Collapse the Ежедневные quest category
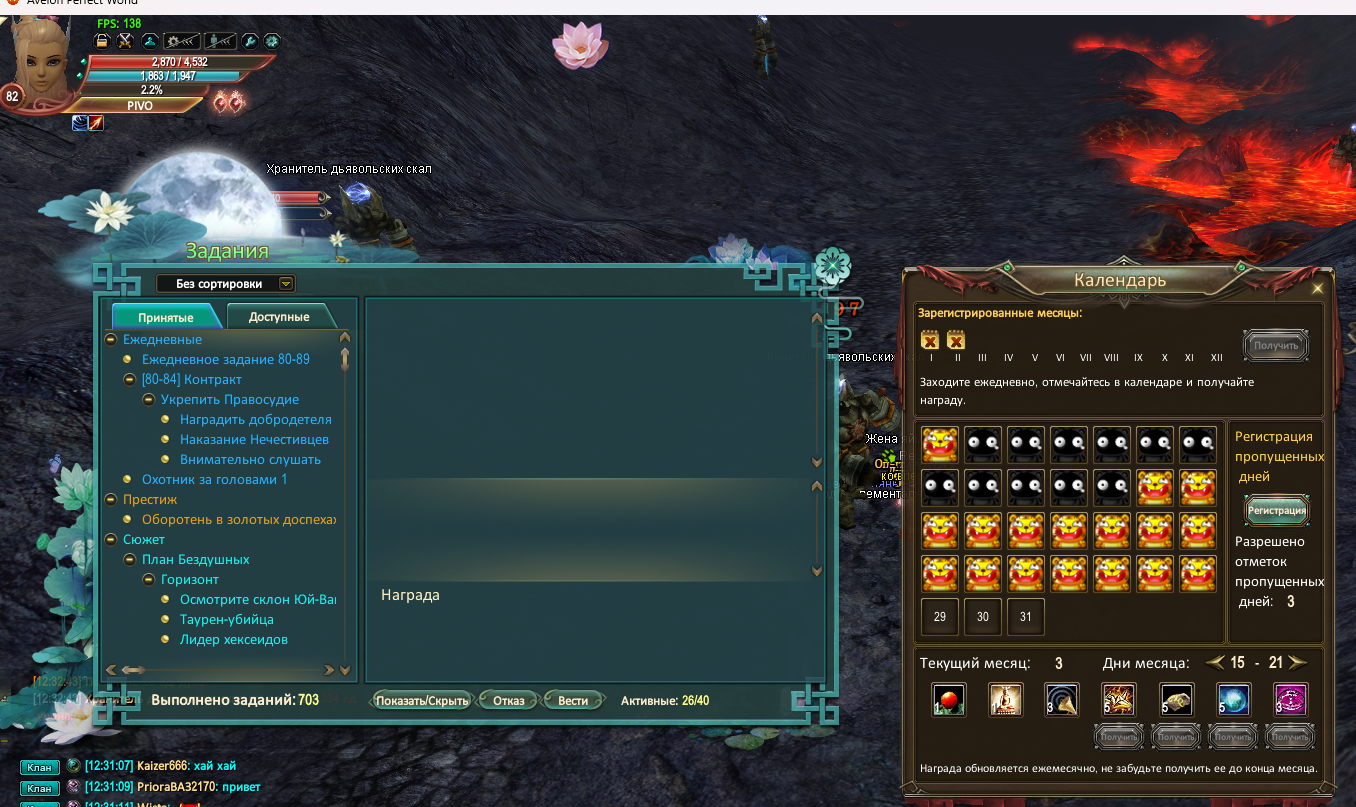1356x807 pixels. [x=110, y=340]
